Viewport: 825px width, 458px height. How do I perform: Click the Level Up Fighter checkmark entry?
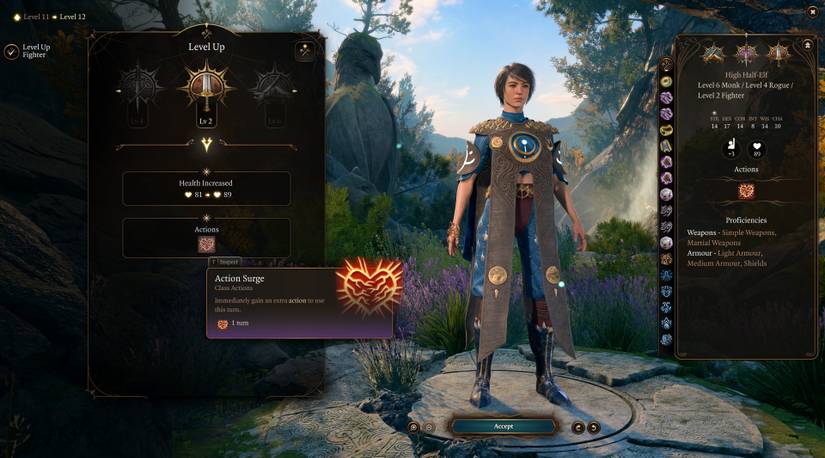11,51
